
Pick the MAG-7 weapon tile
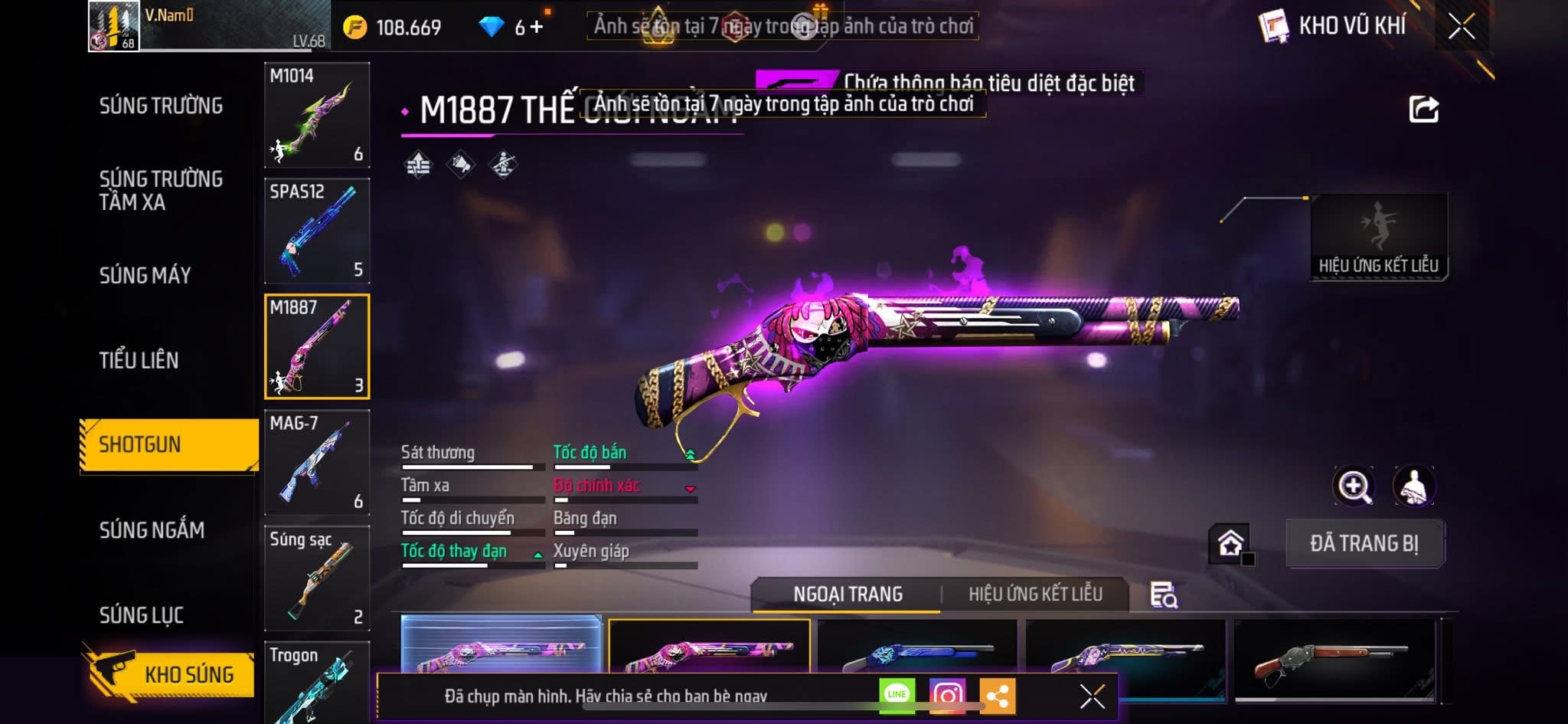(317, 462)
